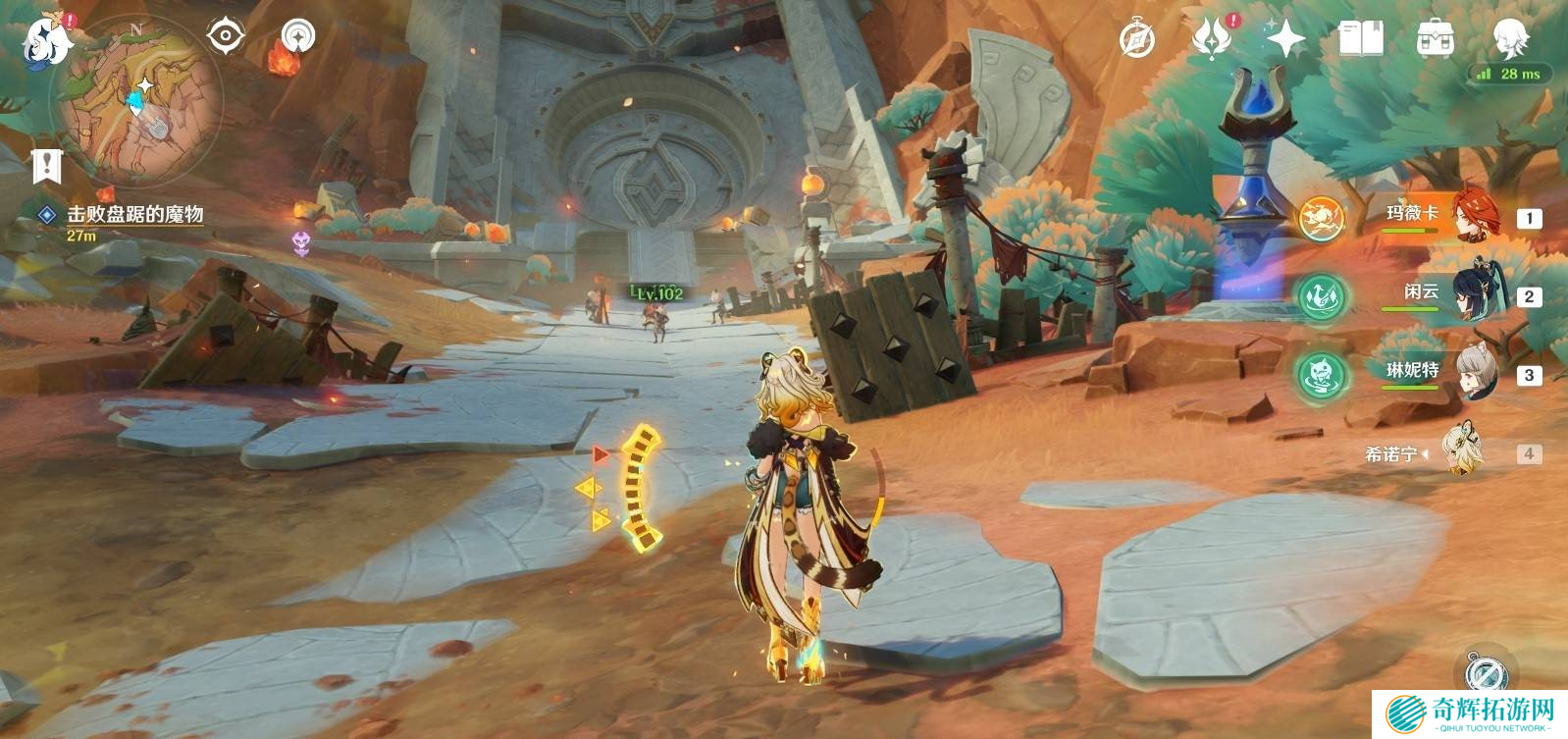Open the Paimon menu icon
1568x739 pixels.
tap(45, 43)
